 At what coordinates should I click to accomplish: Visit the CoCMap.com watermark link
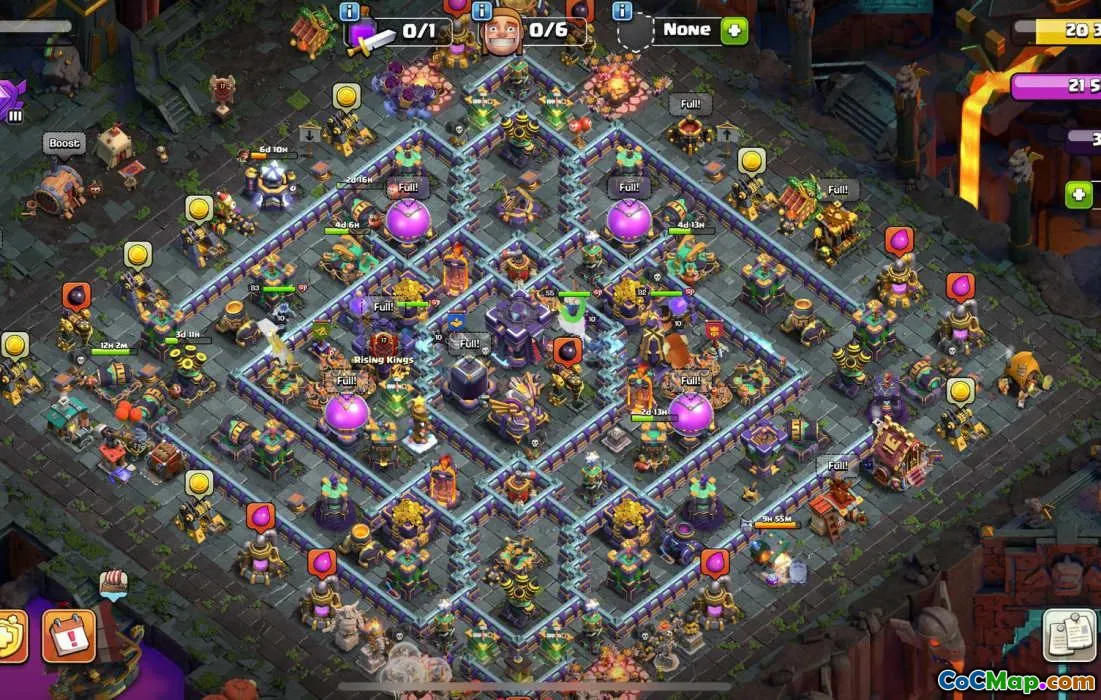click(x=1015, y=682)
